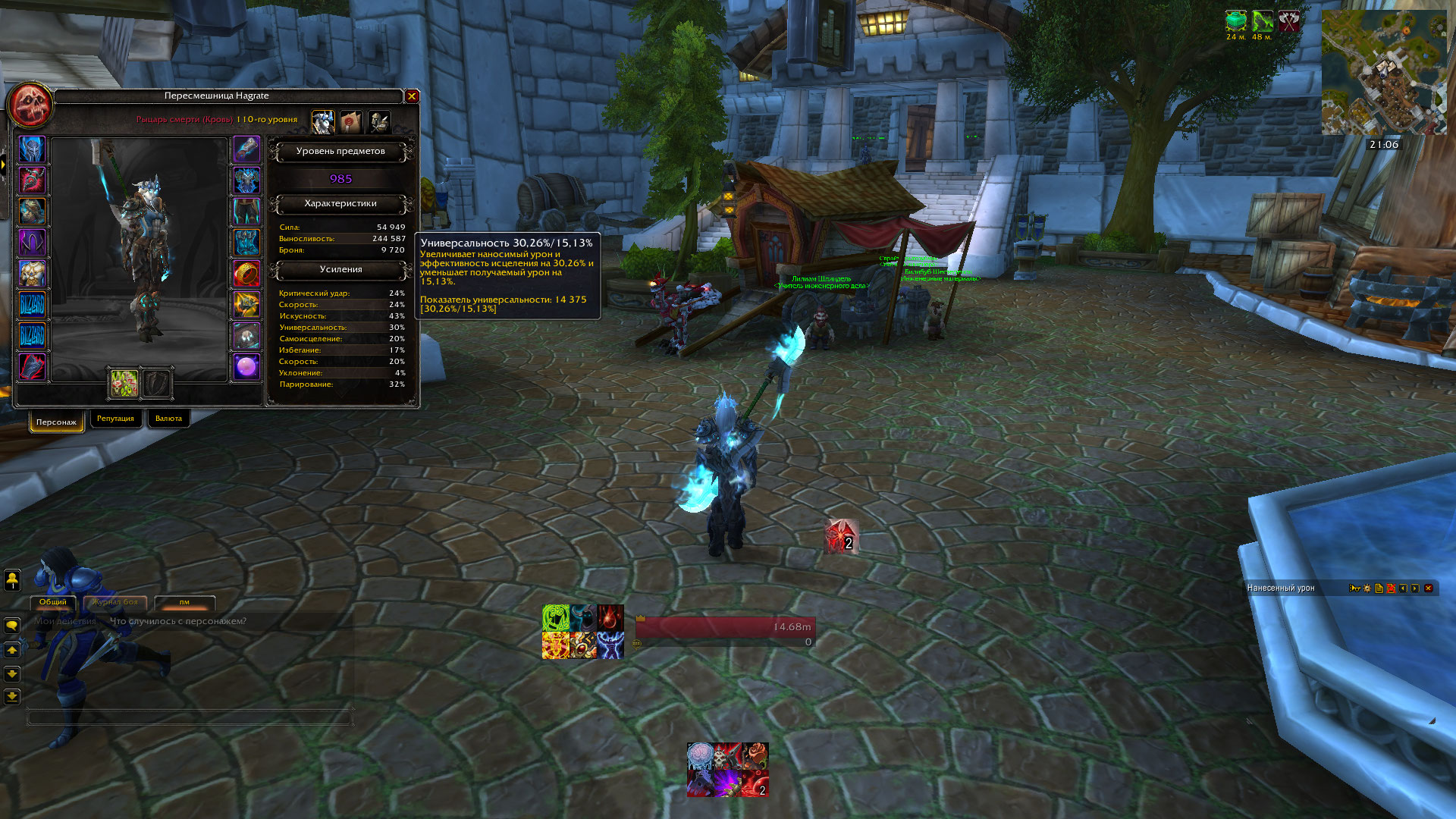This screenshot has width=1456, height=819.
Task: Select the main-hand weapon slot
Action: 124,384
